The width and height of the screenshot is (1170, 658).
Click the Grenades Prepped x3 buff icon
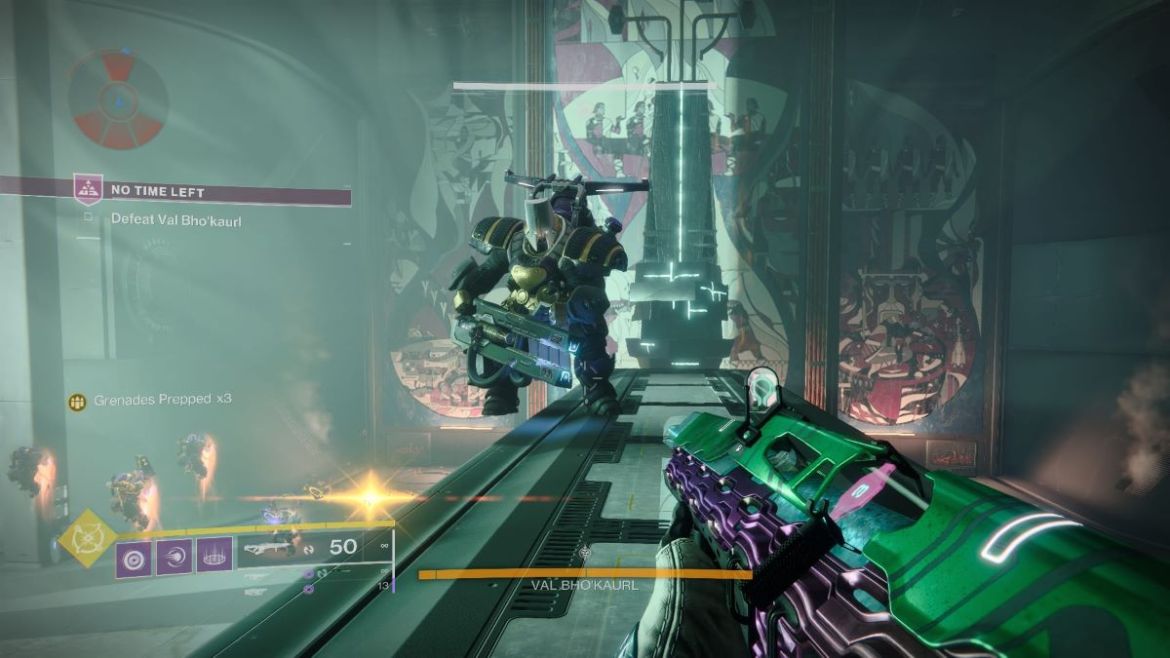click(x=77, y=400)
